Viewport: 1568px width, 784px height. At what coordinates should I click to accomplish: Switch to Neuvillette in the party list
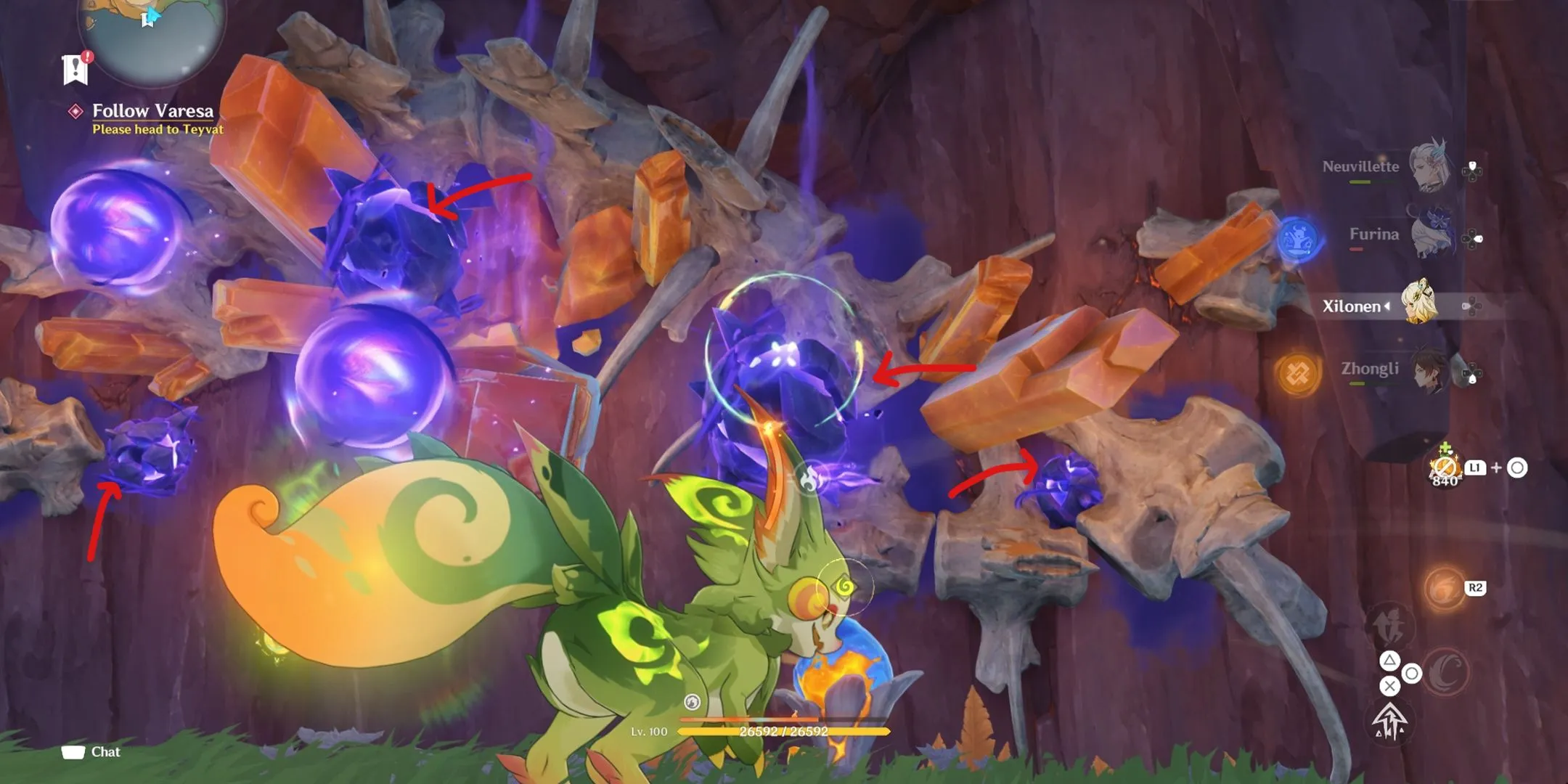click(1428, 166)
